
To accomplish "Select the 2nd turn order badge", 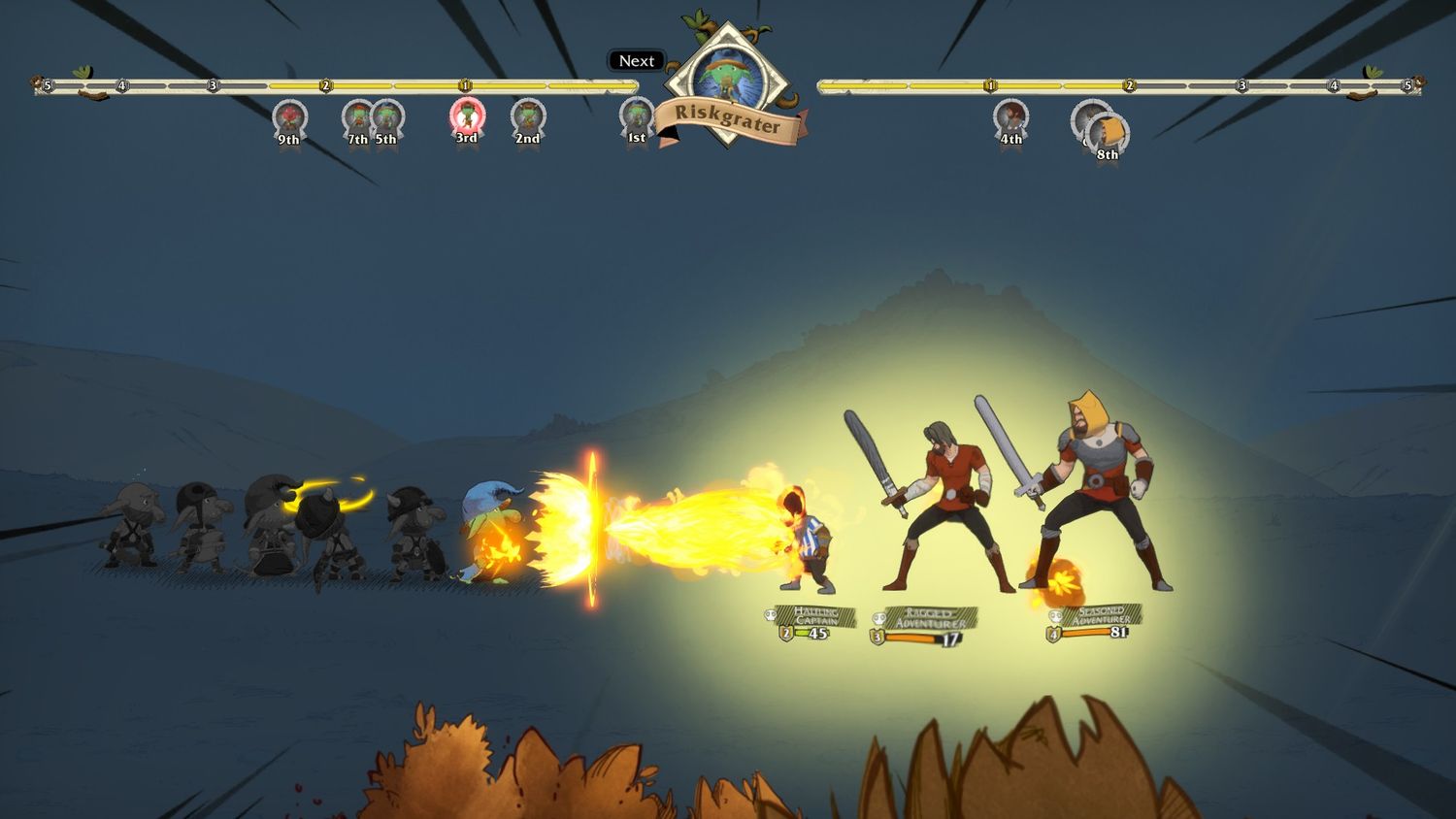I will (x=527, y=118).
